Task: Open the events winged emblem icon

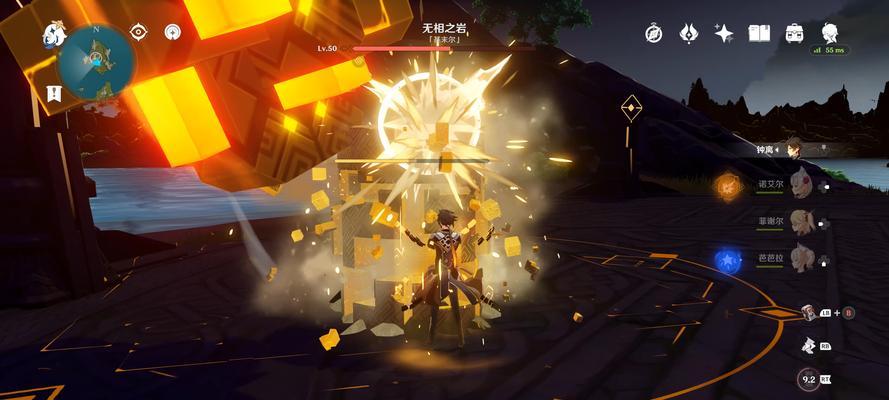Action: point(688,33)
